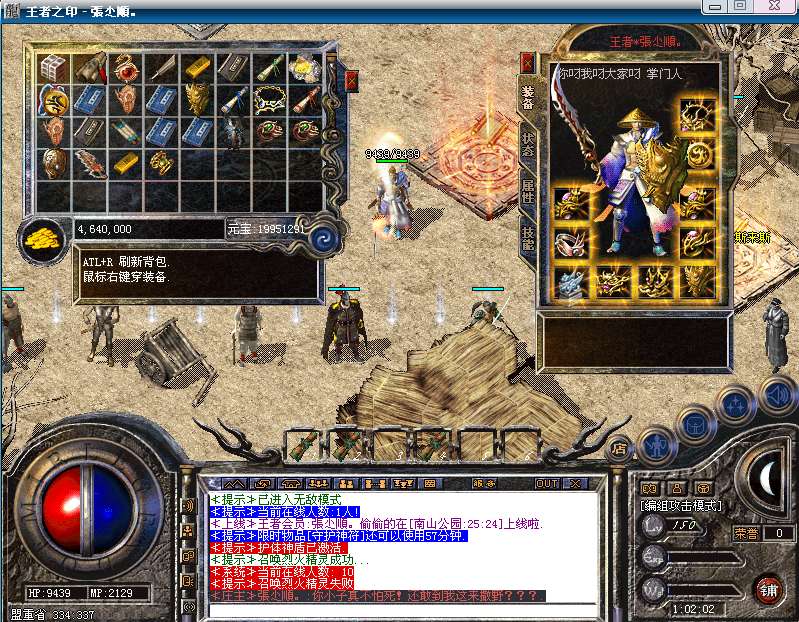Close the inventory bag with the red X
Image resolution: width=799 pixels, height=622 pixels.
tap(351, 81)
